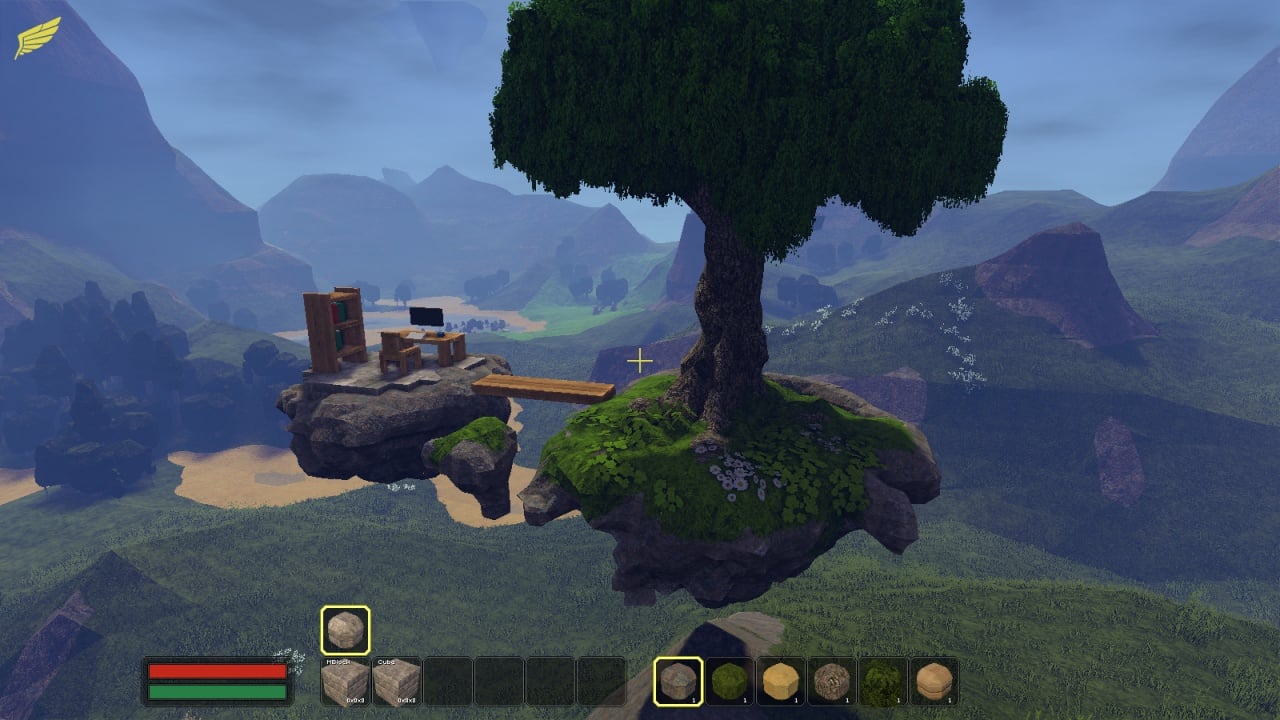This screenshot has width=1280, height=720.
Task: Pick the bright green moss material
Action: coord(730,682)
